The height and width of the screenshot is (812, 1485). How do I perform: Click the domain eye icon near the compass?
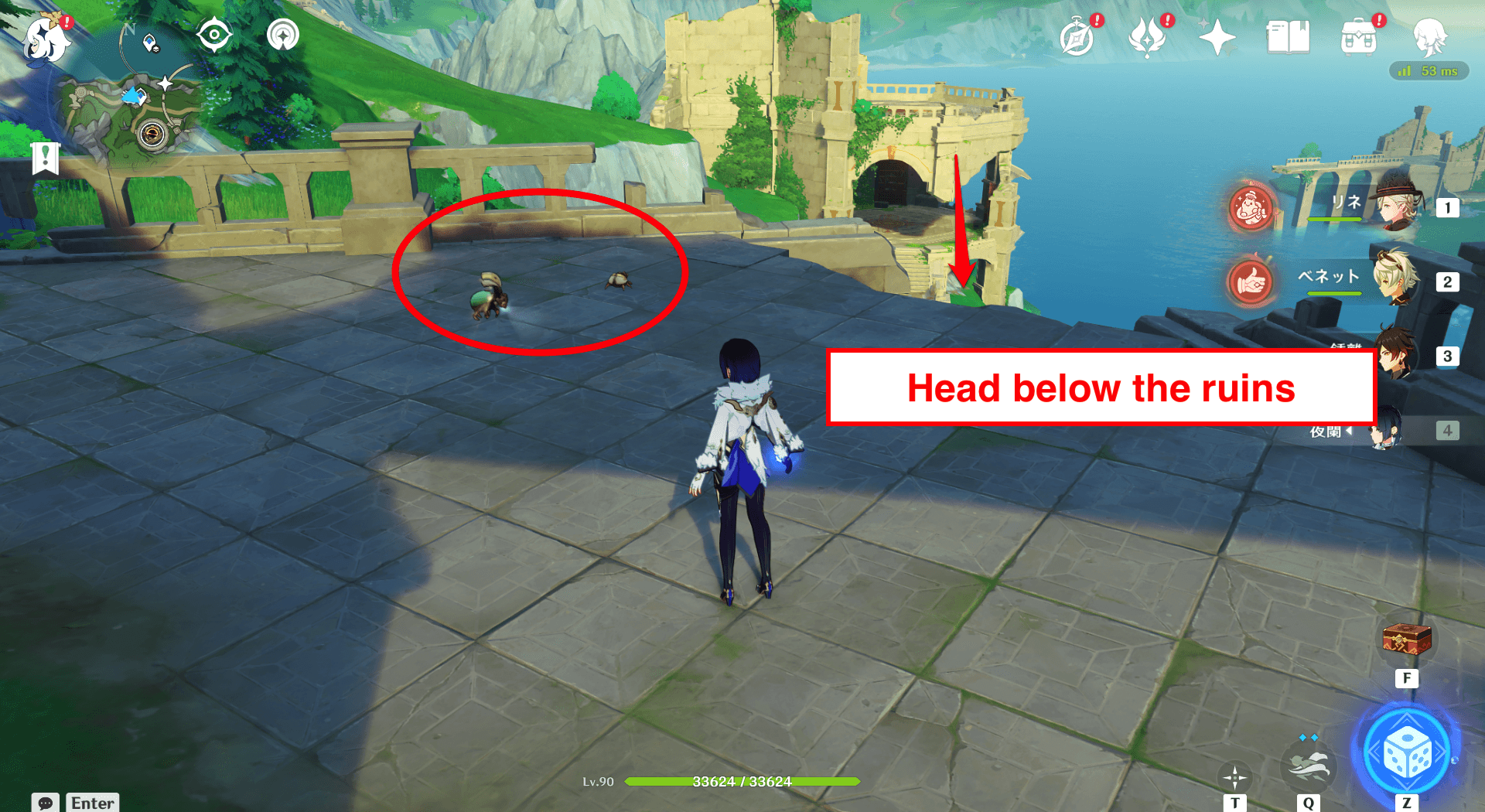tap(214, 35)
